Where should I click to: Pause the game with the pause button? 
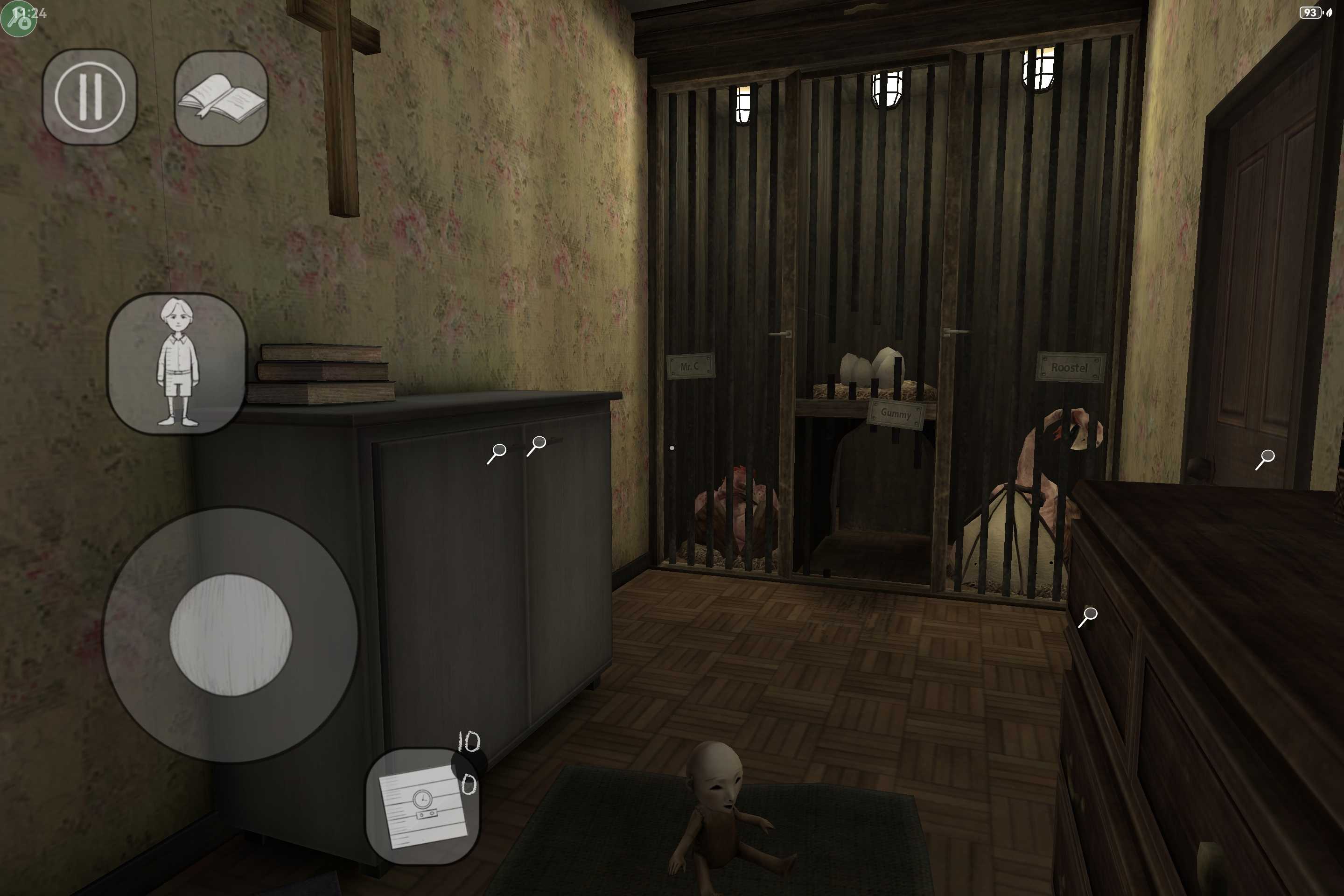(90, 97)
